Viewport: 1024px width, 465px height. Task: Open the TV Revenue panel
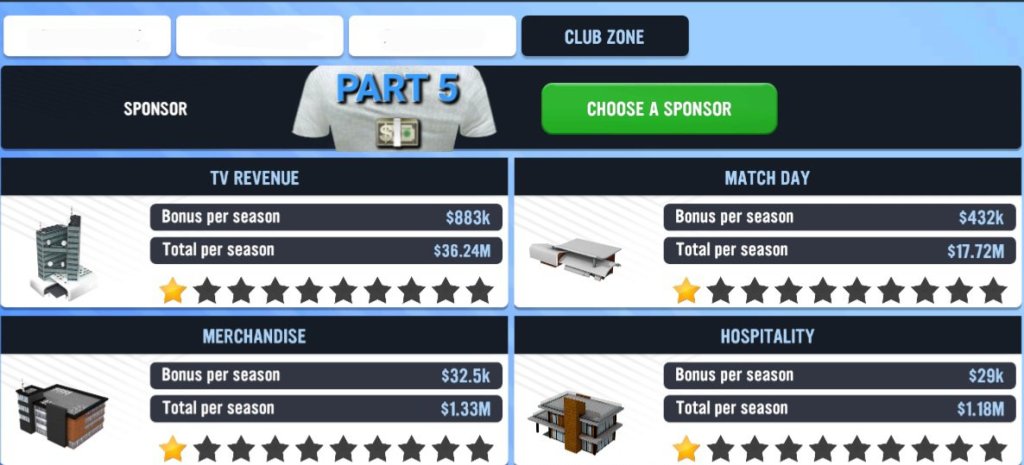pos(254,178)
